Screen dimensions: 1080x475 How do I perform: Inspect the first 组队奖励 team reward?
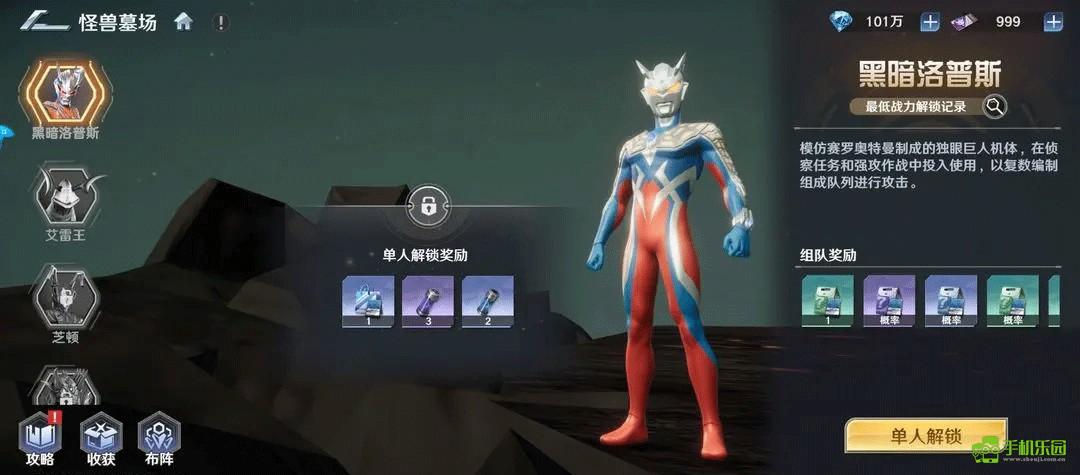(x=827, y=302)
